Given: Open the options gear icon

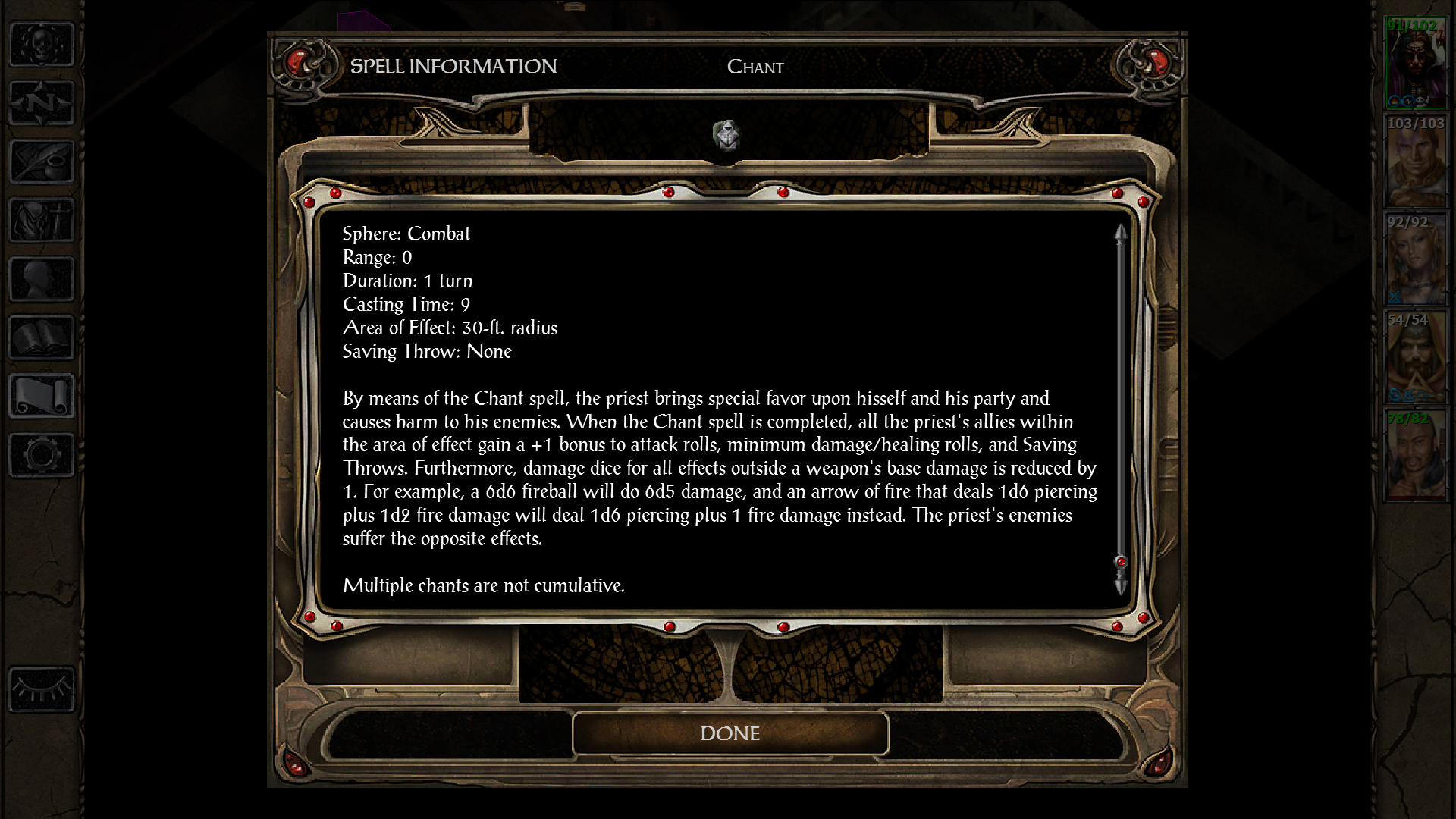Looking at the screenshot, I should pyautogui.click(x=42, y=454).
